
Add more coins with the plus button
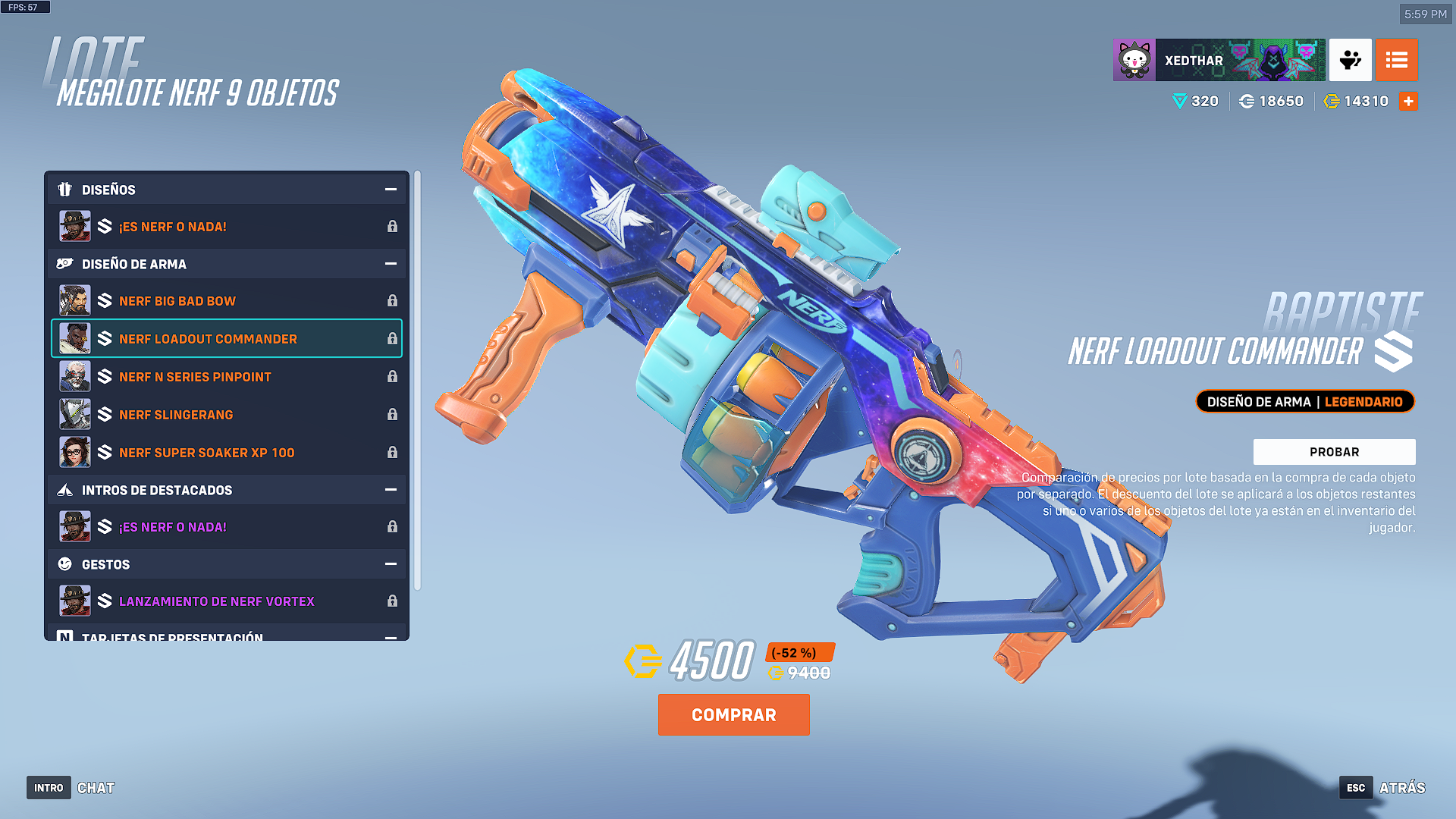click(1408, 101)
